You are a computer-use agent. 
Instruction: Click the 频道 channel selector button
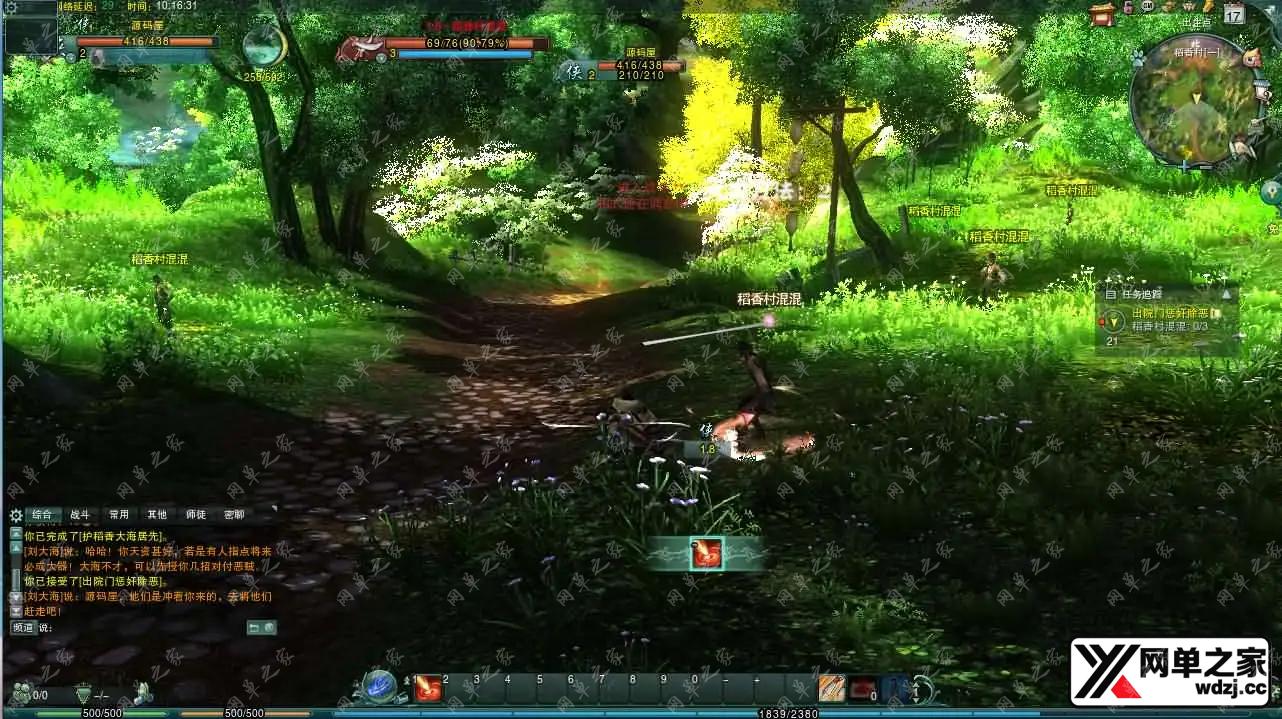click(x=23, y=628)
